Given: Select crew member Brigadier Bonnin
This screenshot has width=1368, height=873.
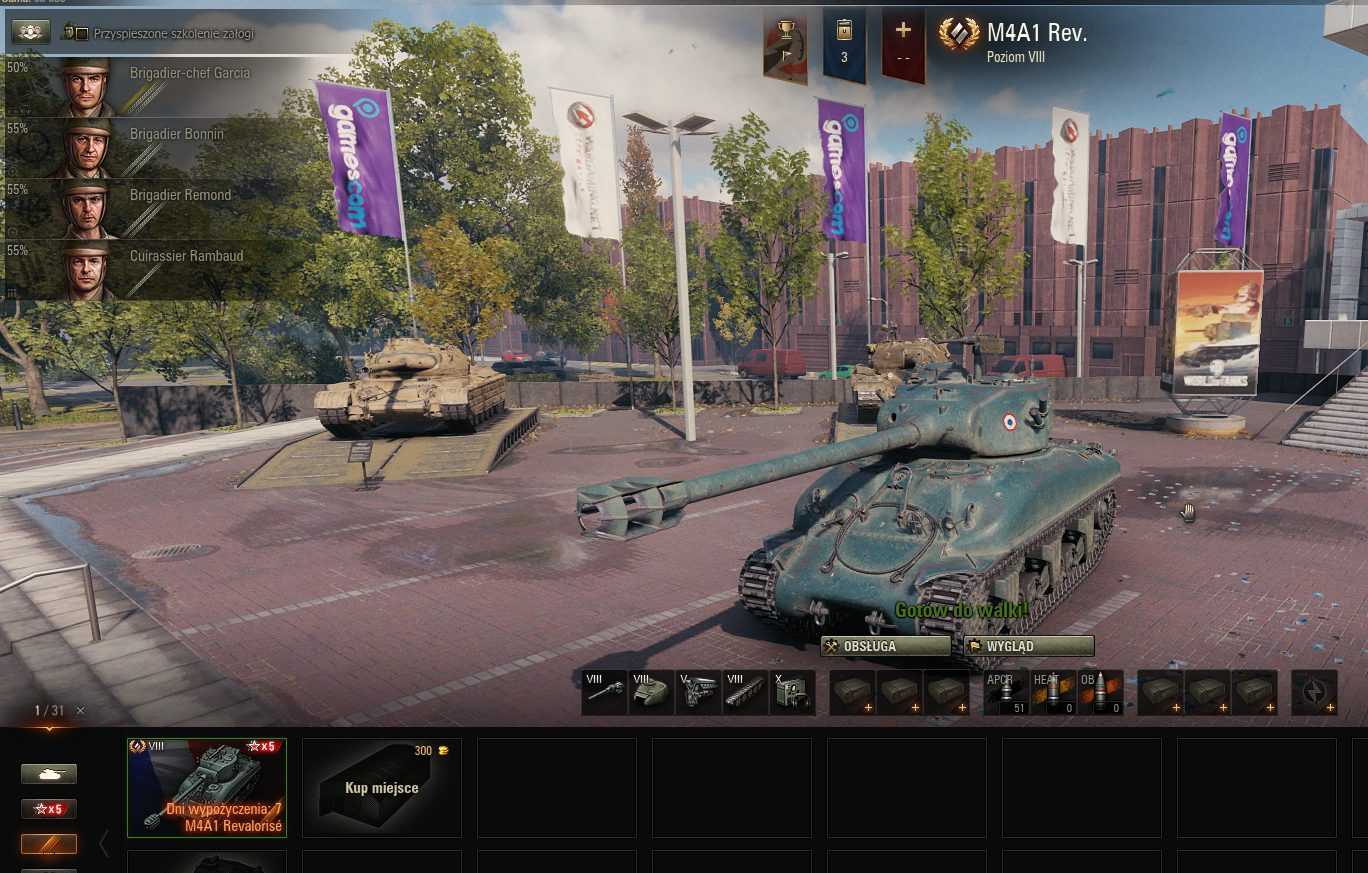Looking at the screenshot, I should [150, 148].
